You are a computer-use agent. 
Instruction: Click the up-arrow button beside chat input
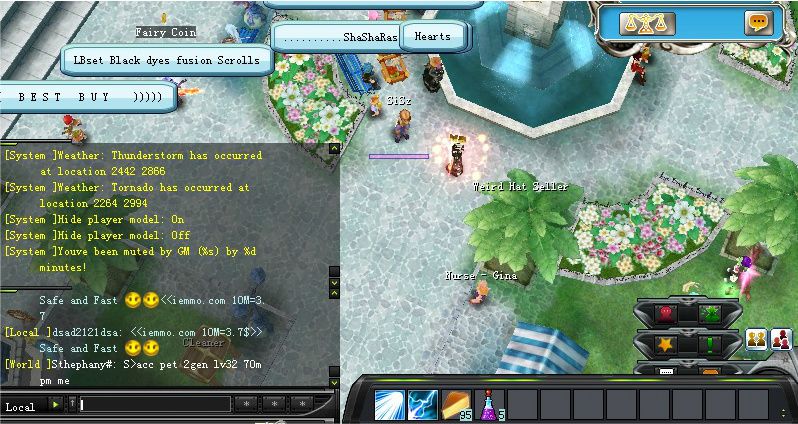(x=72, y=404)
